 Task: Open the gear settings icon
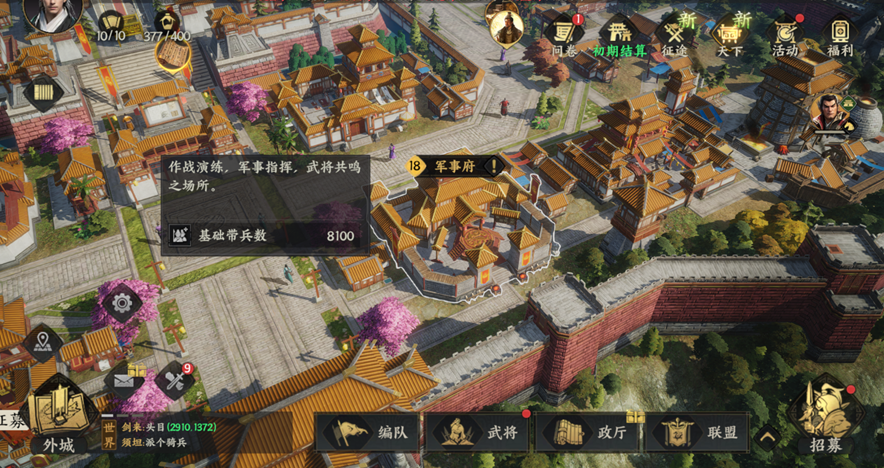[x=123, y=301]
